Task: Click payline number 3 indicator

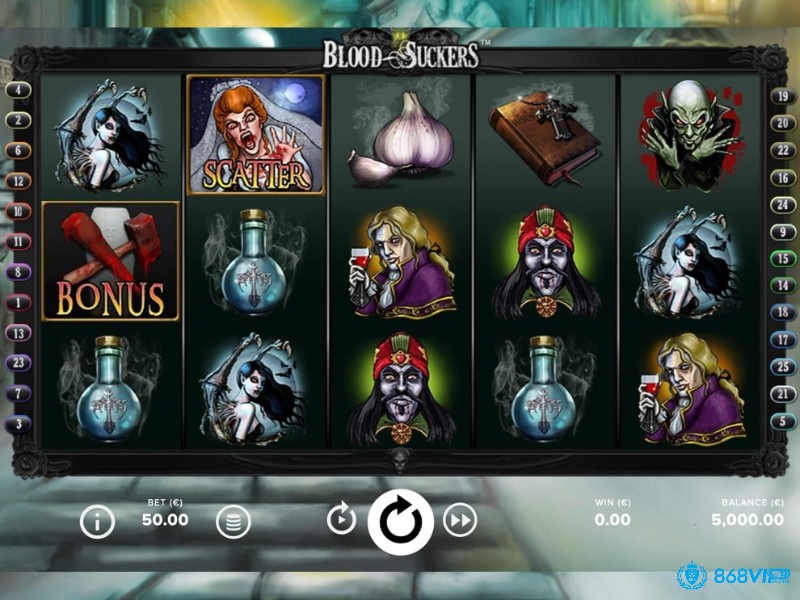Action: click(19, 424)
